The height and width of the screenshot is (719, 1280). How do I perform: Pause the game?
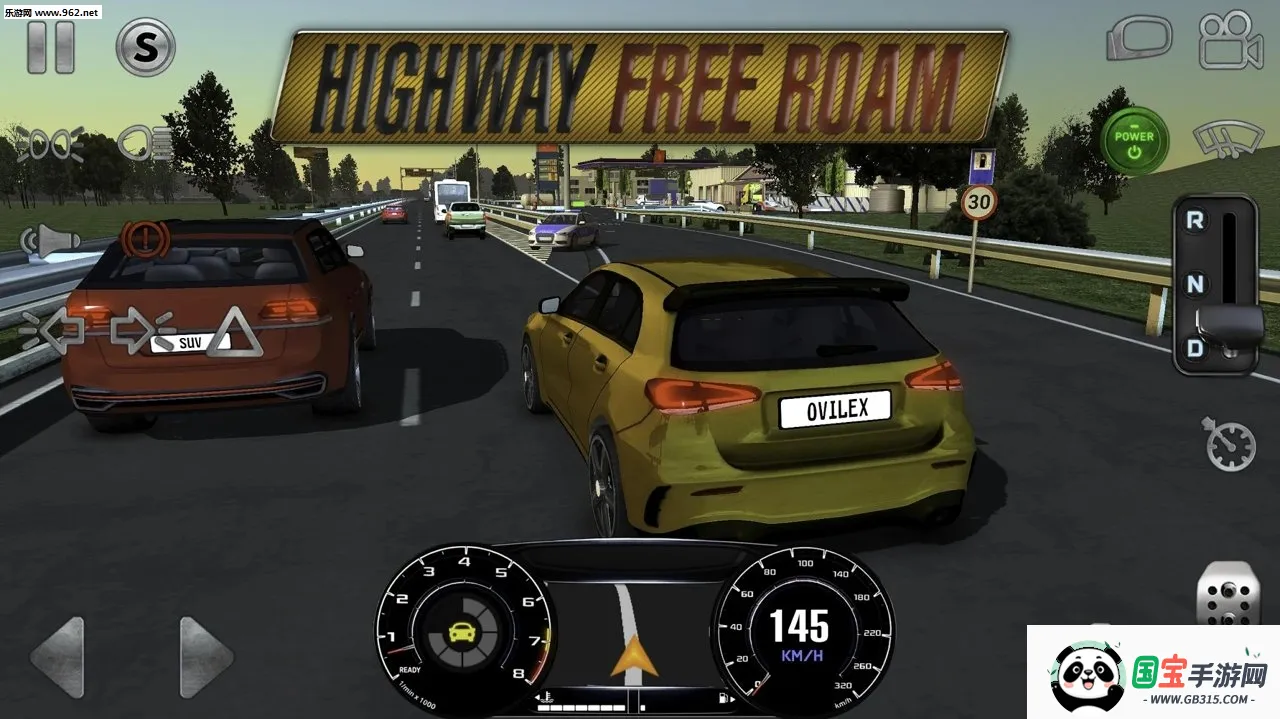click(x=50, y=47)
